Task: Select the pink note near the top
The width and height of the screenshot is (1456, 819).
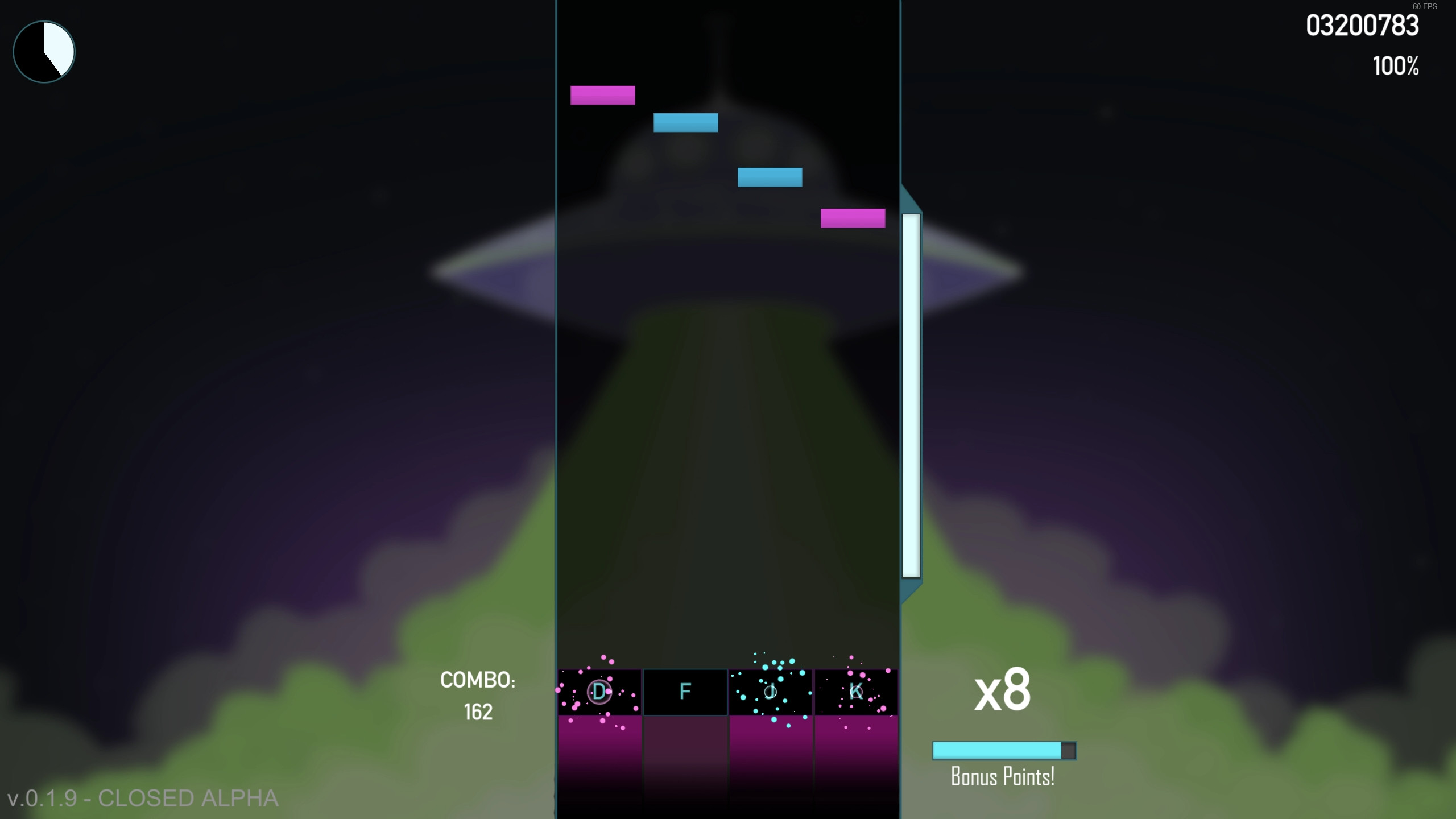Action: coord(603,96)
